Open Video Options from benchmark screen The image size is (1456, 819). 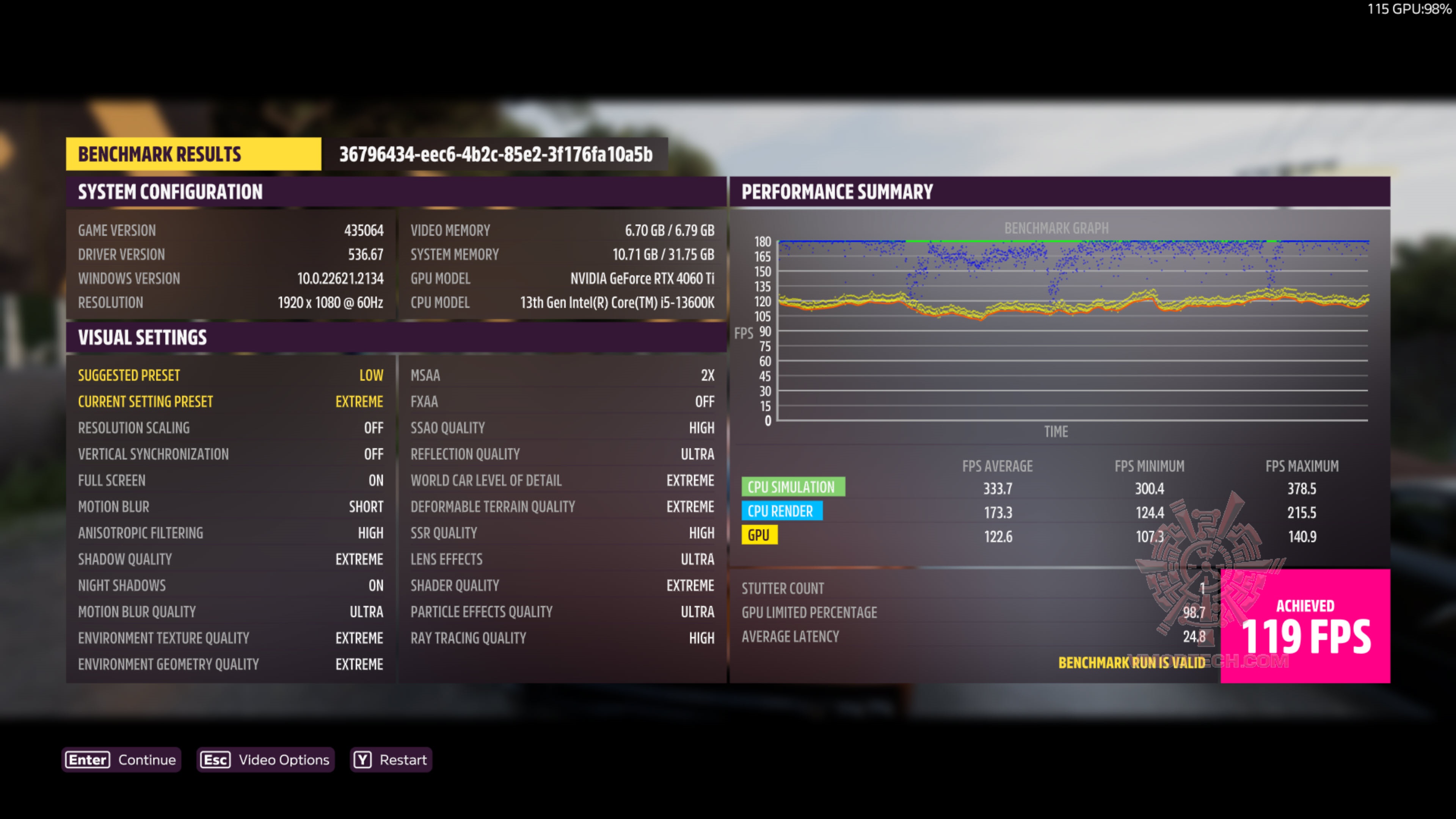[265, 759]
